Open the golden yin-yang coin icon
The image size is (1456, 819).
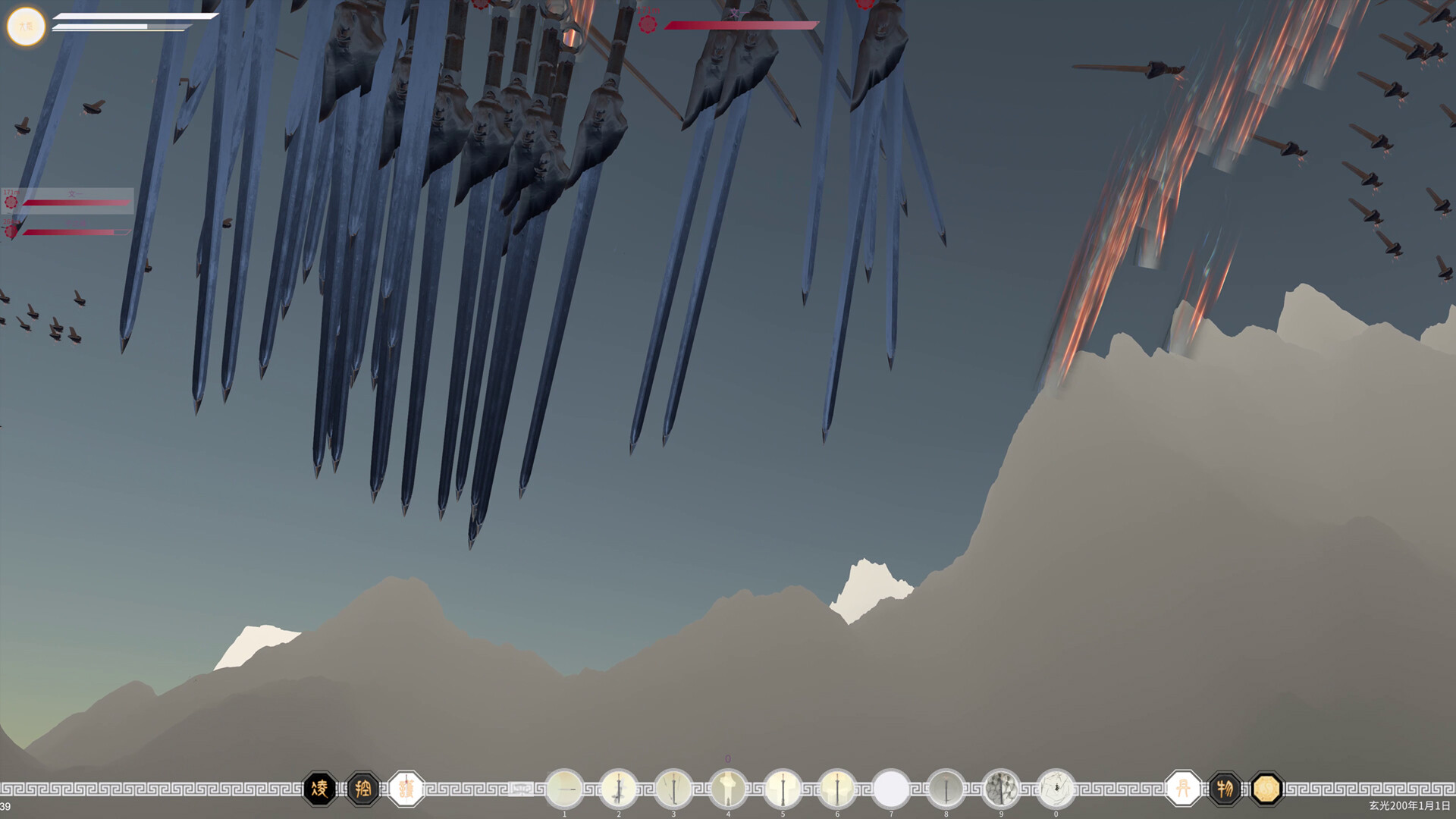[1265, 789]
